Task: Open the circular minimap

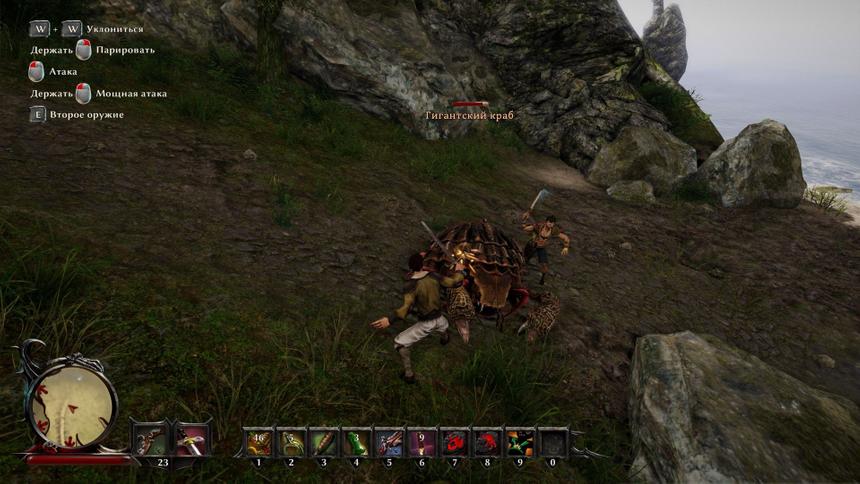Action: point(71,405)
